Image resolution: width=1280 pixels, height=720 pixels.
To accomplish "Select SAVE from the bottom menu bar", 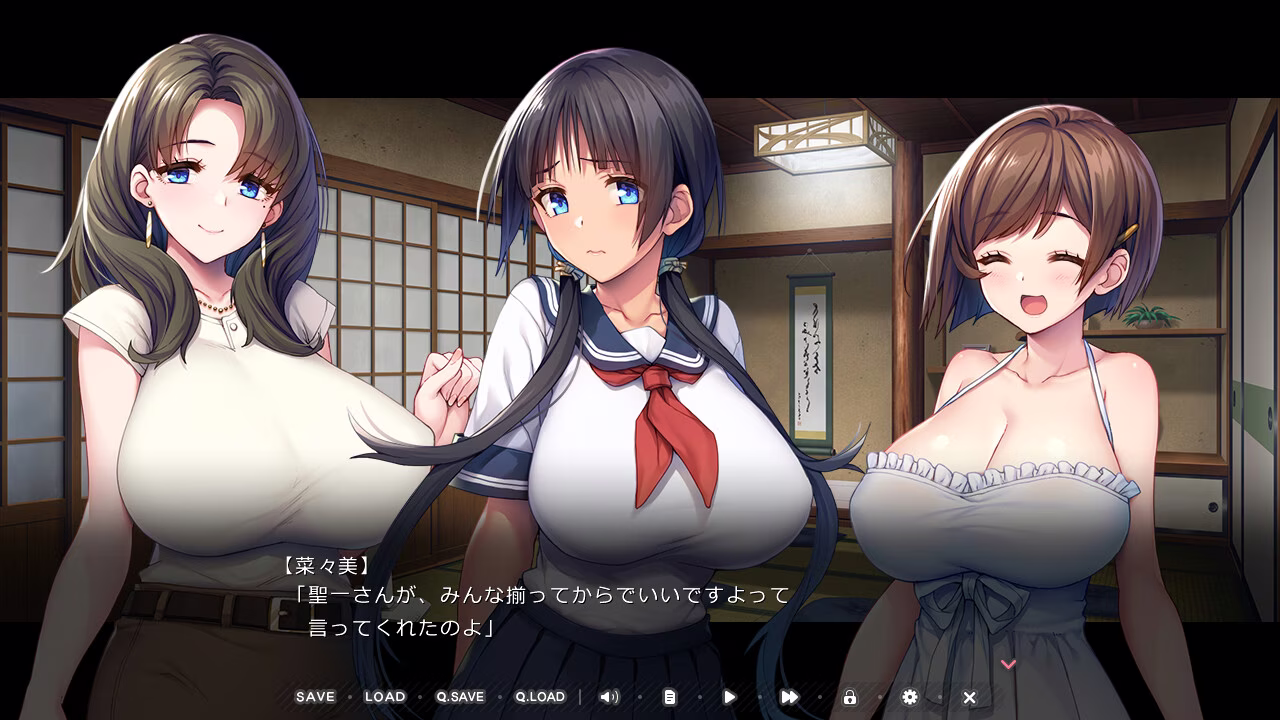I will click(314, 696).
